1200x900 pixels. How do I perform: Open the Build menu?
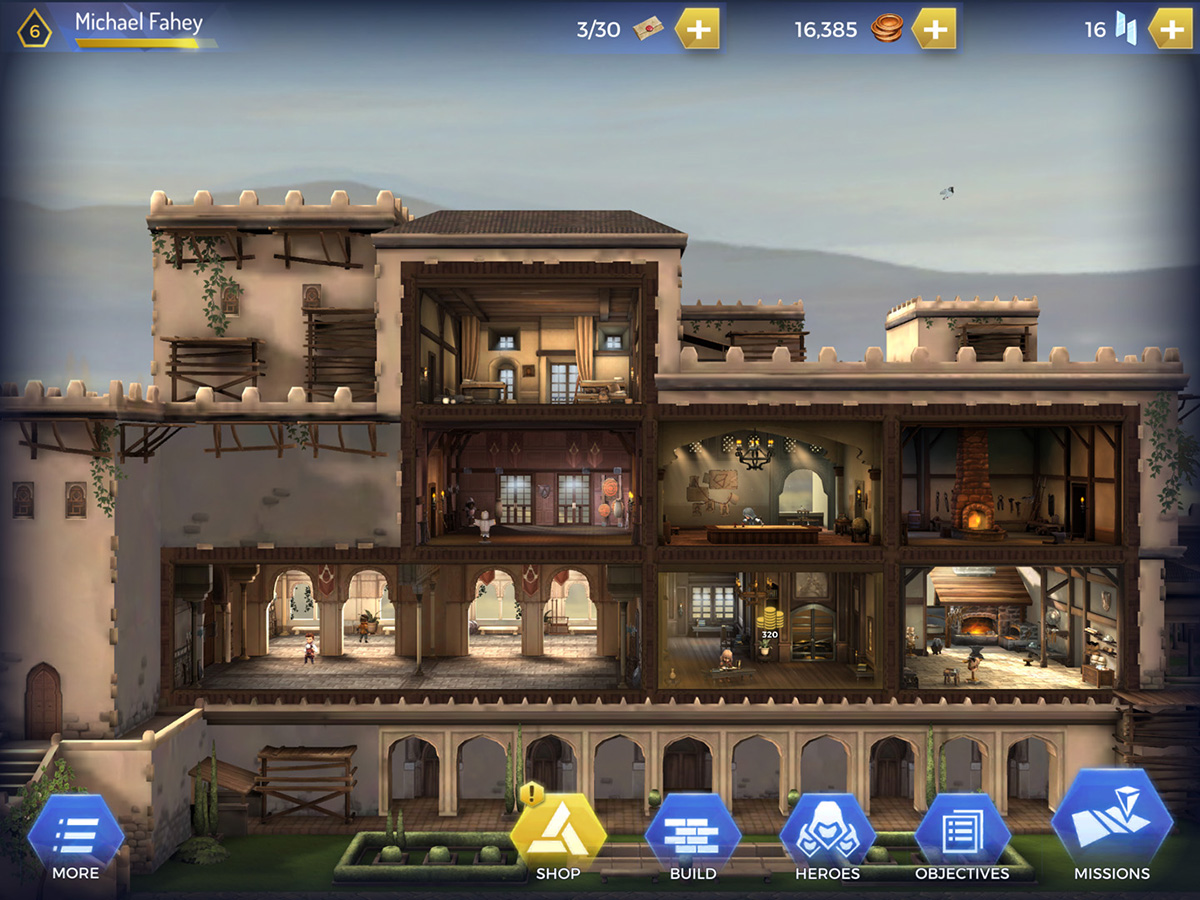pos(693,836)
